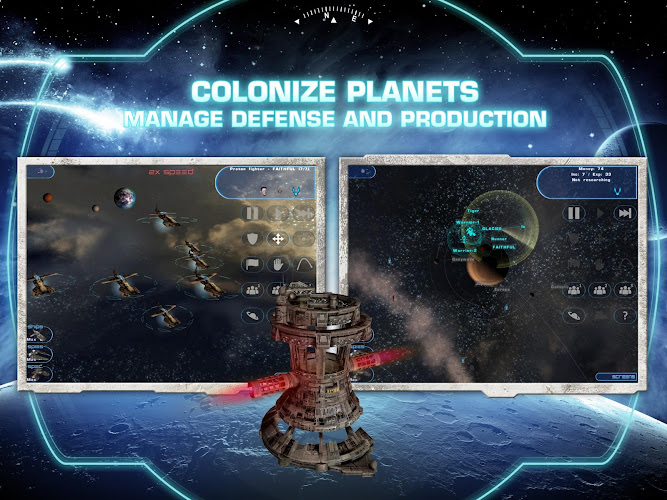Screen dimensions: 667x500
Task: Select the flag command in the fighter squadron view
Action: click(x=252, y=264)
